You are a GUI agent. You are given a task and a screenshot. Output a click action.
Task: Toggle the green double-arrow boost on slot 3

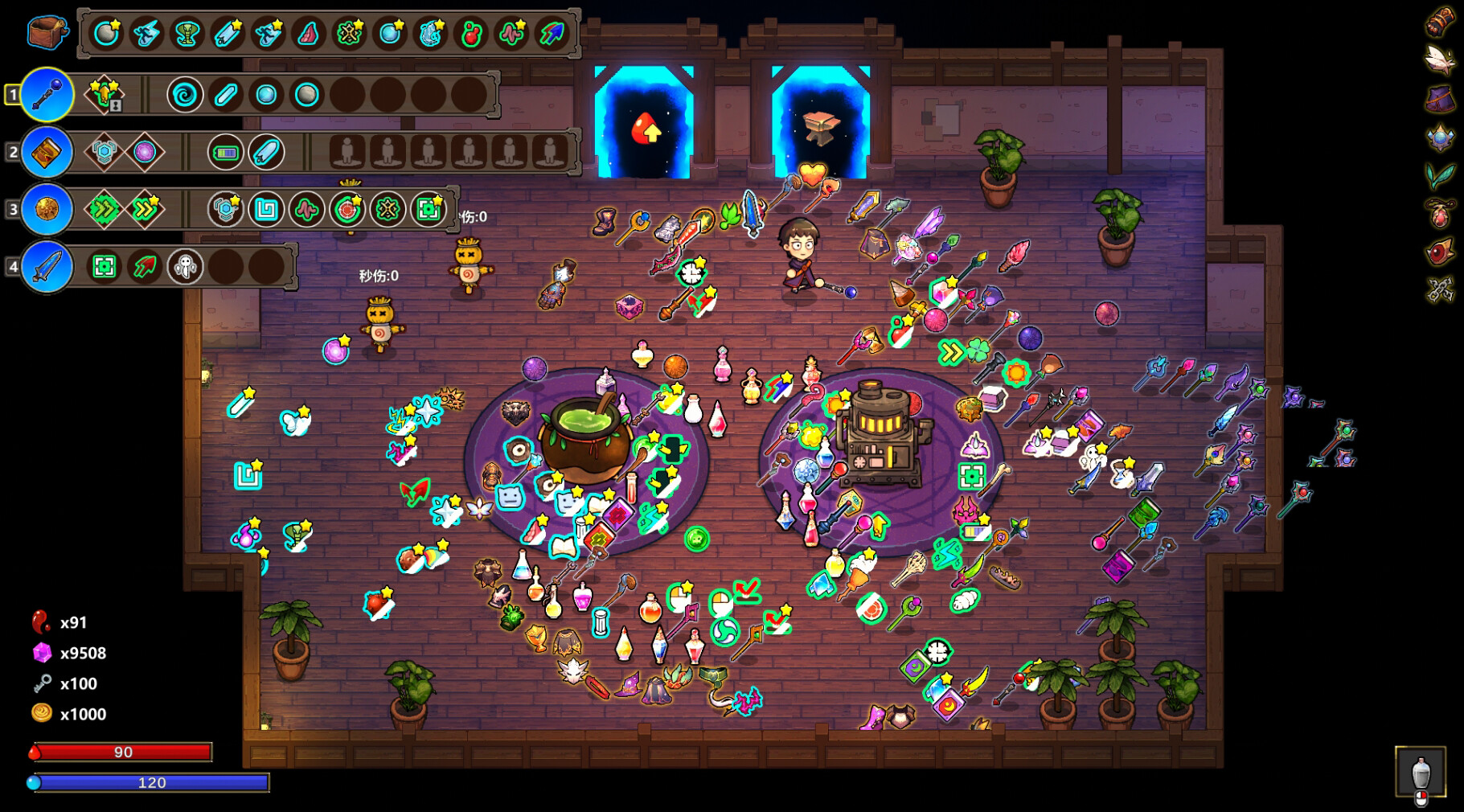104,210
